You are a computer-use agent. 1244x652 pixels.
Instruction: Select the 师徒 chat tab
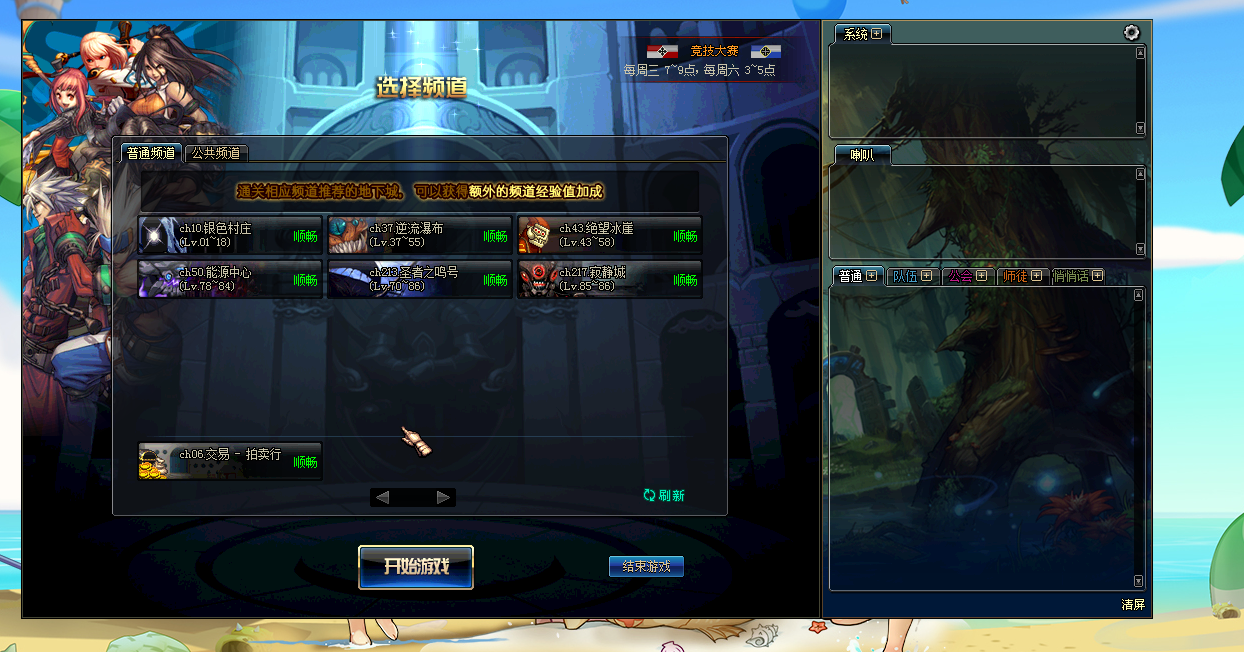[x=1020, y=276]
